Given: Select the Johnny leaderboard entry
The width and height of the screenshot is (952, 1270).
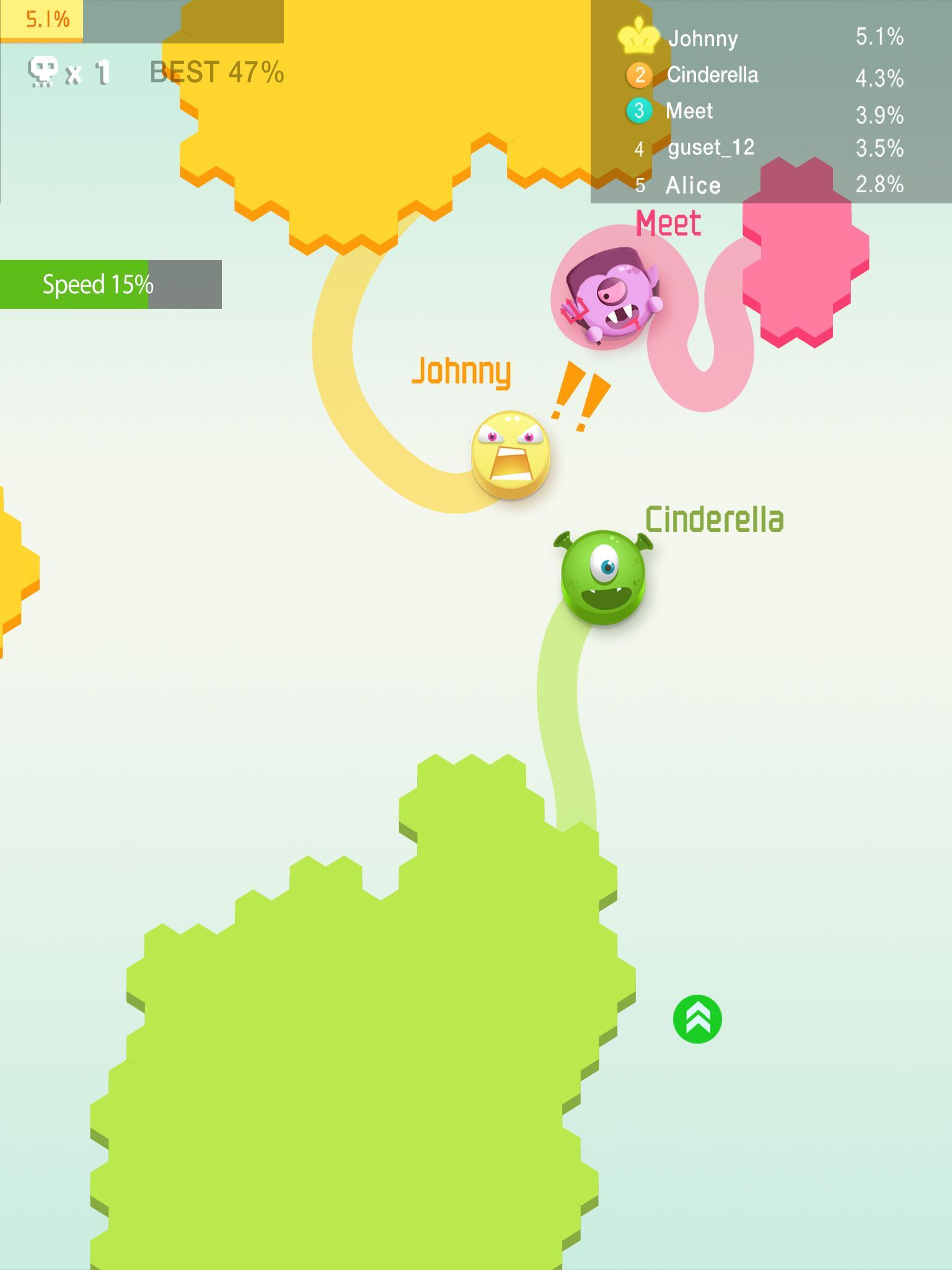Looking at the screenshot, I should tap(702, 37).
